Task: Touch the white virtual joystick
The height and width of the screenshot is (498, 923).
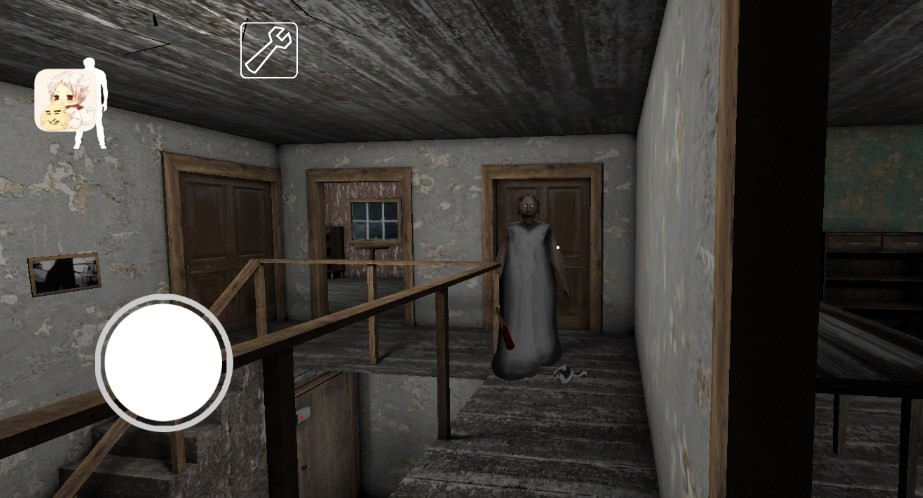Action: pyautogui.click(x=164, y=359)
